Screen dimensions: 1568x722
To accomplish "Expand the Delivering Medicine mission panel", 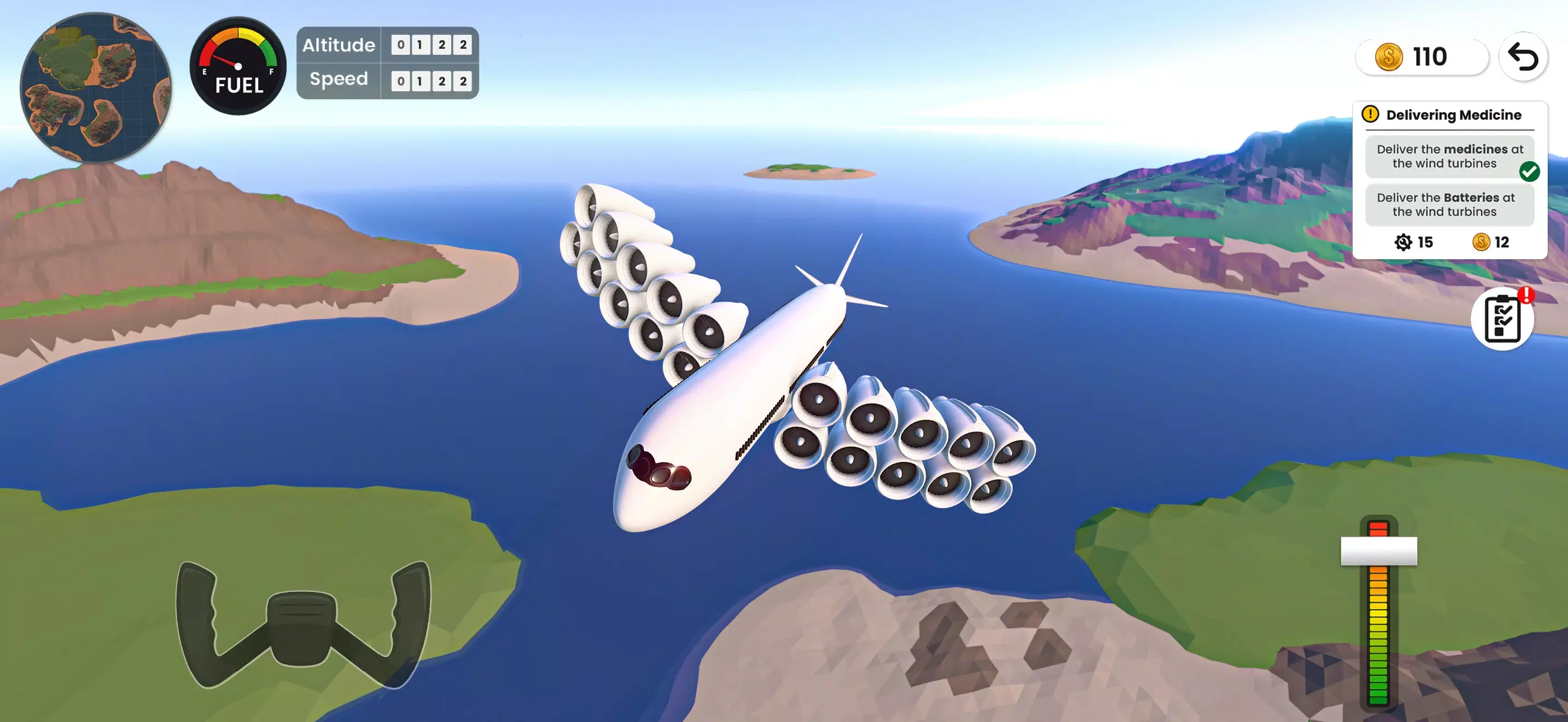I will 1451,177.
